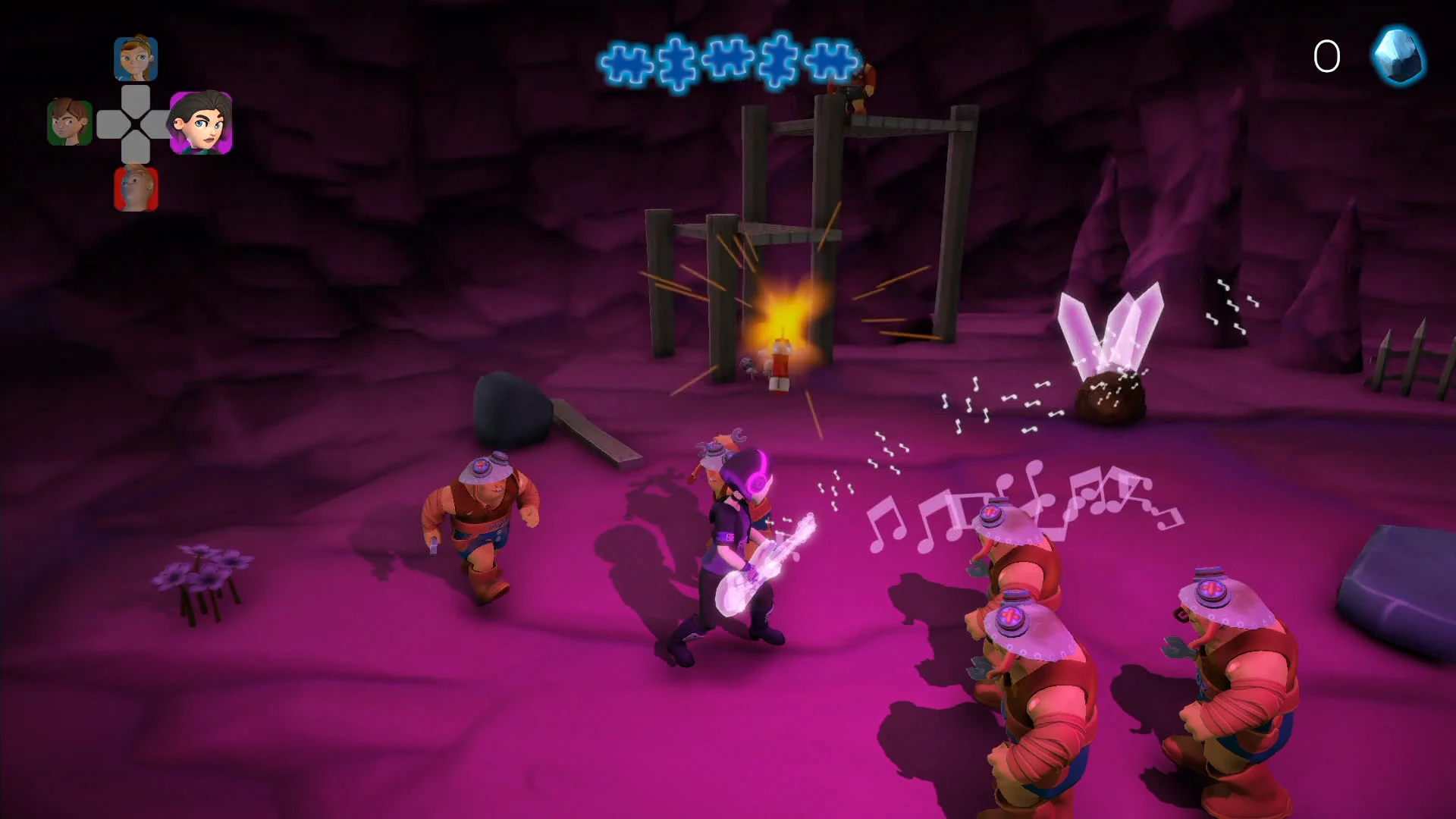Click the ore counter showing zero
1456x819 pixels.
pos(1327,55)
